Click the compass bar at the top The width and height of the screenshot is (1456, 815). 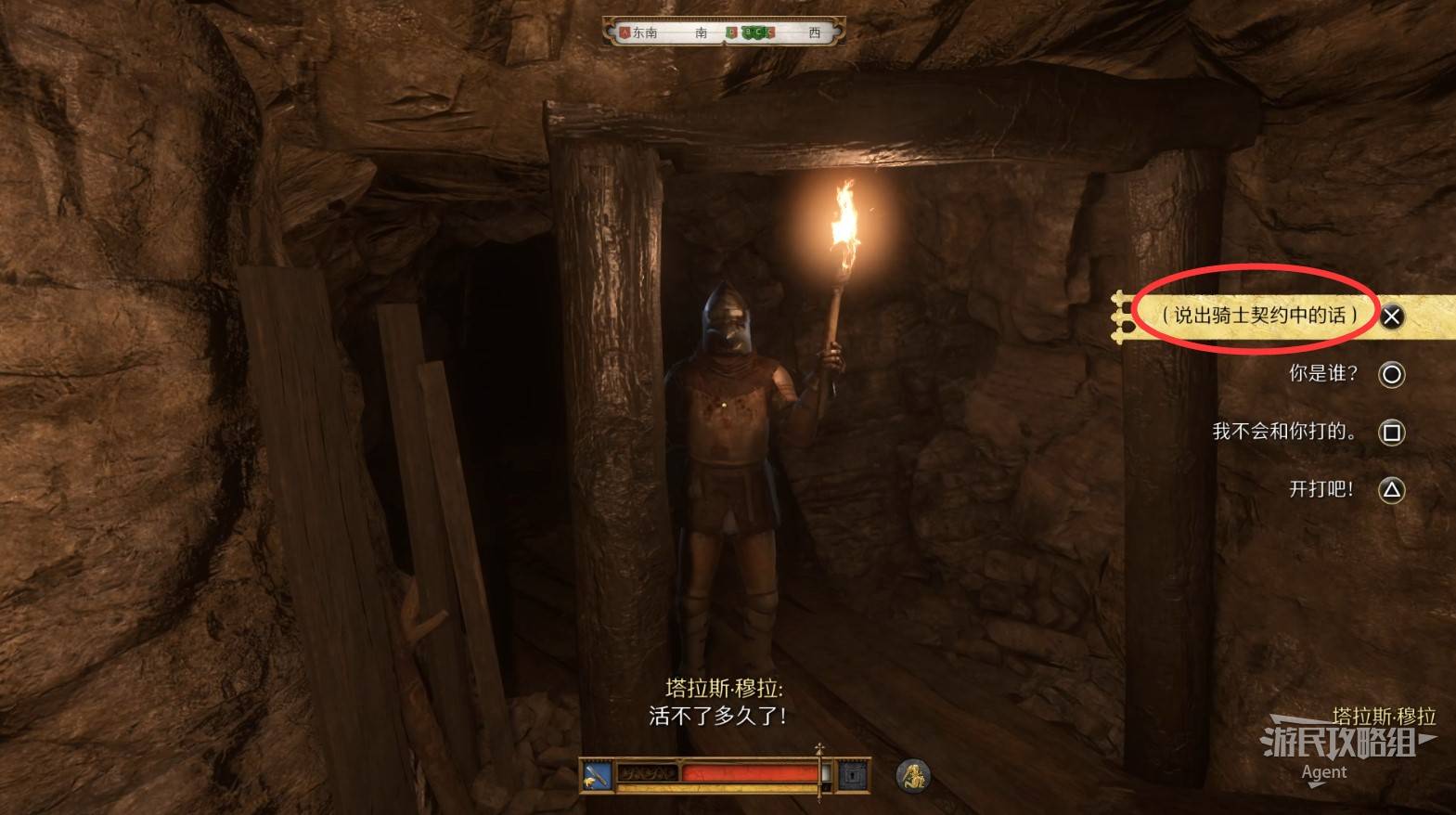pyautogui.click(x=723, y=32)
